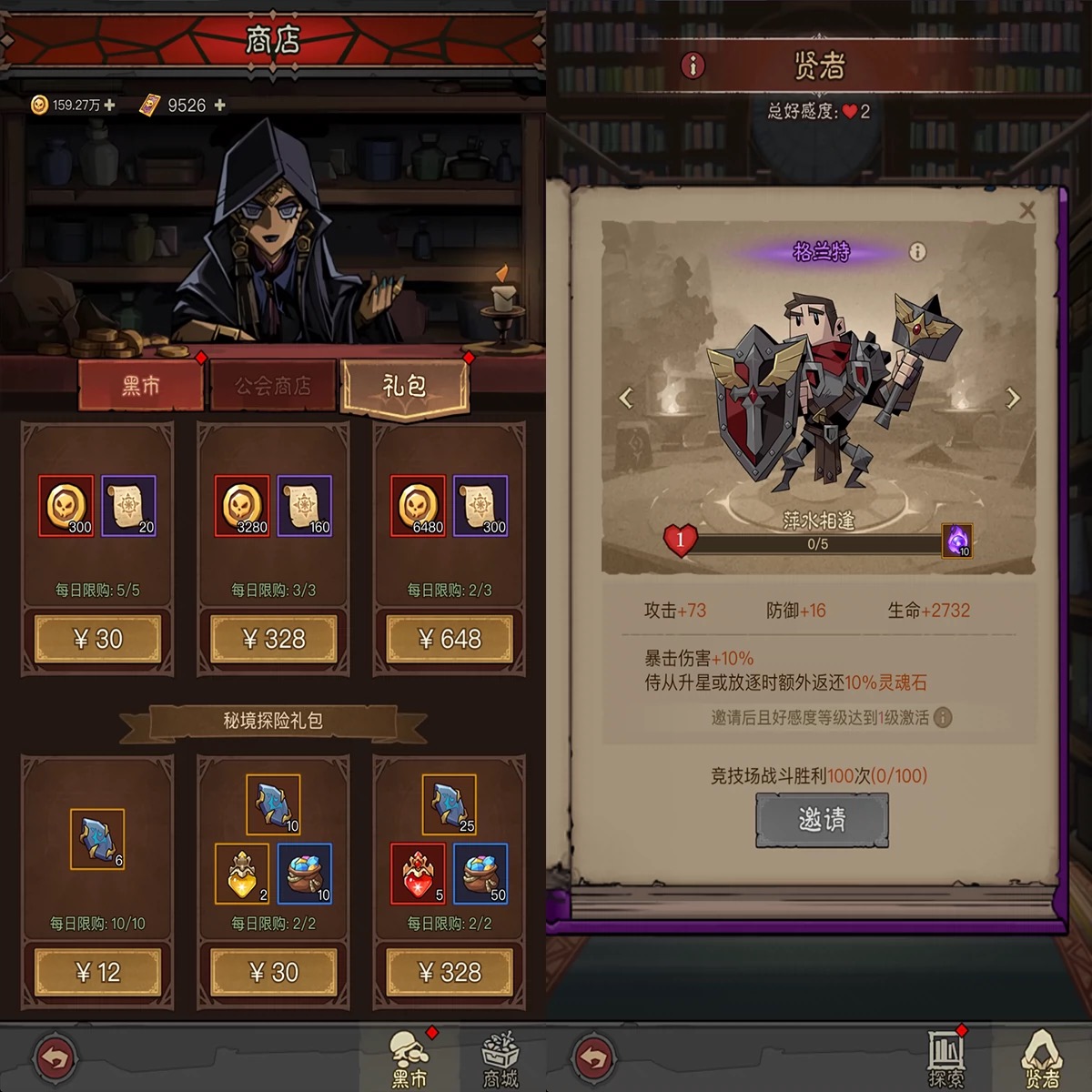Open 商城 in bottom navigation

pos(500,1060)
